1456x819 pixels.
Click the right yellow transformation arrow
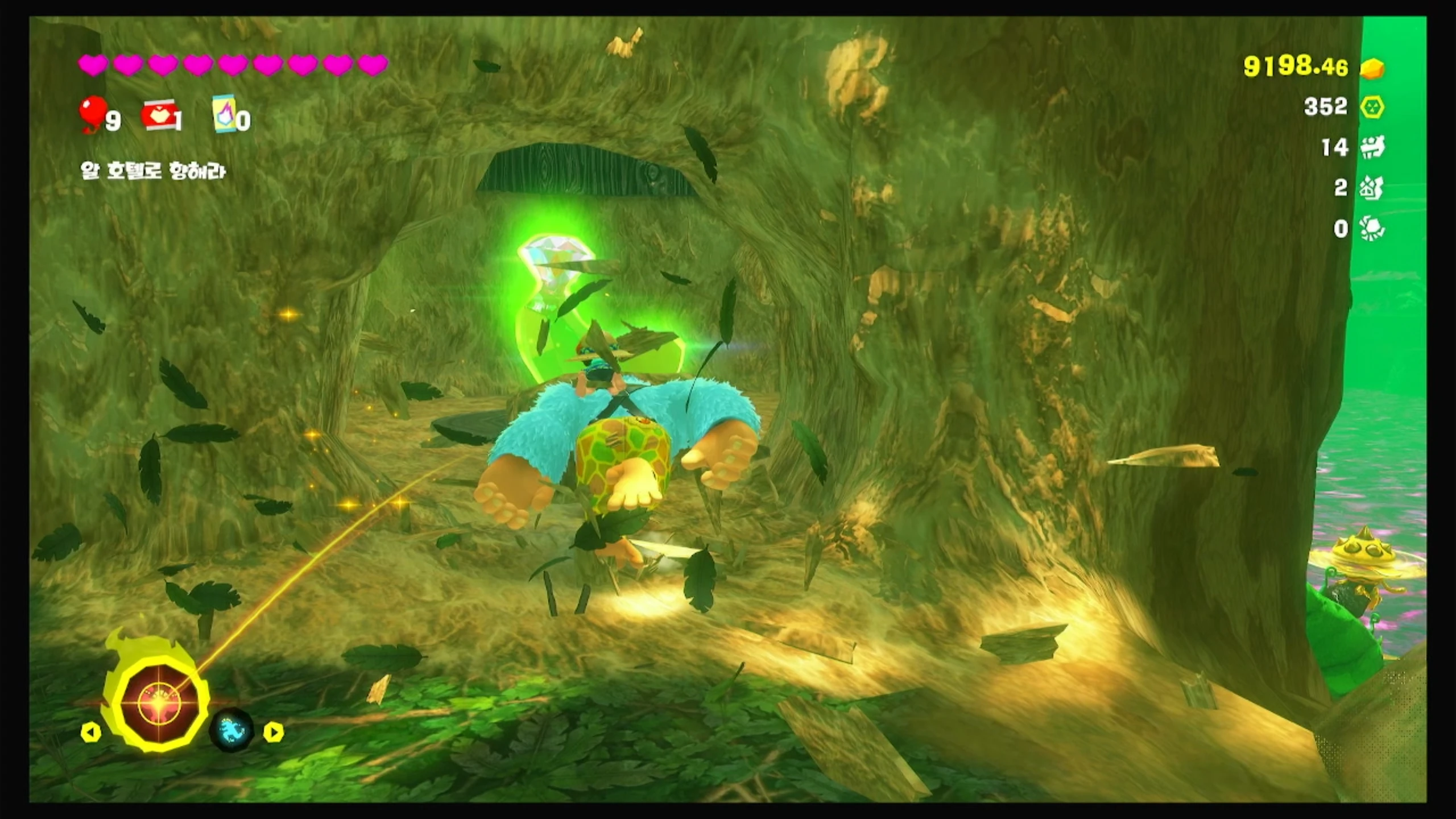pyautogui.click(x=273, y=732)
